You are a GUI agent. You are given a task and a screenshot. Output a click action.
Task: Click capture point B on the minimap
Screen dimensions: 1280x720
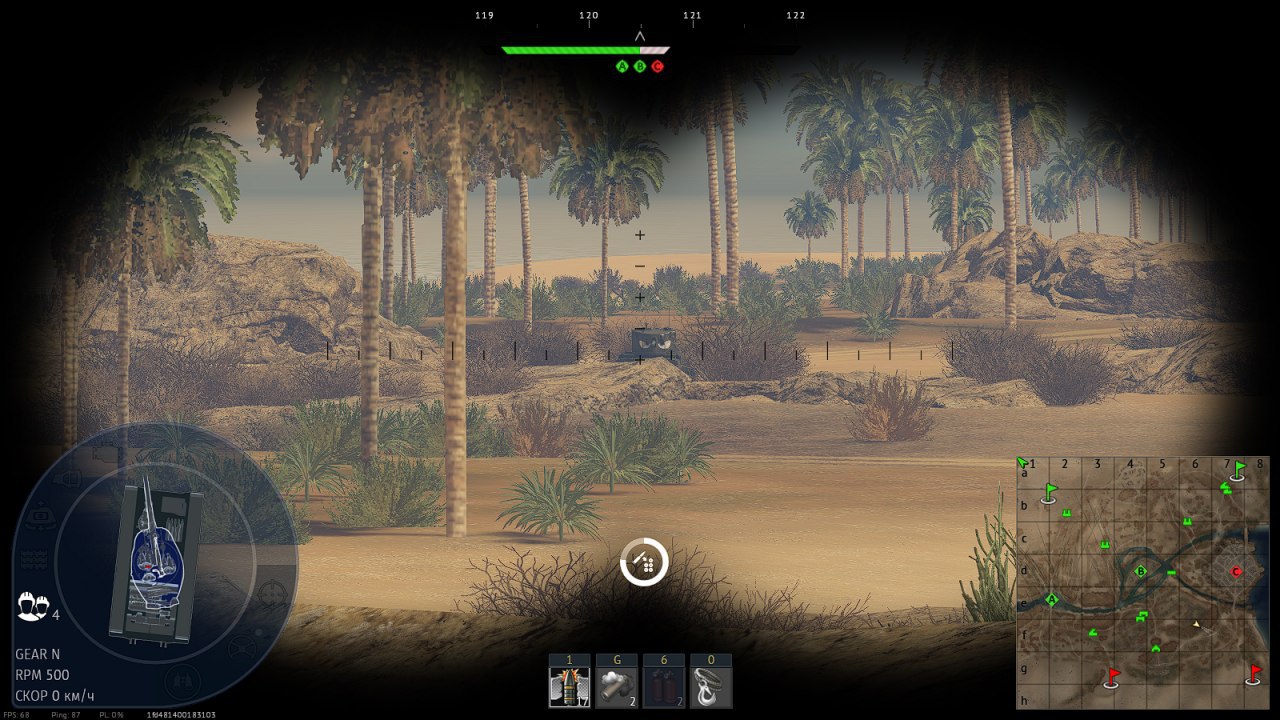pyautogui.click(x=1140, y=572)
